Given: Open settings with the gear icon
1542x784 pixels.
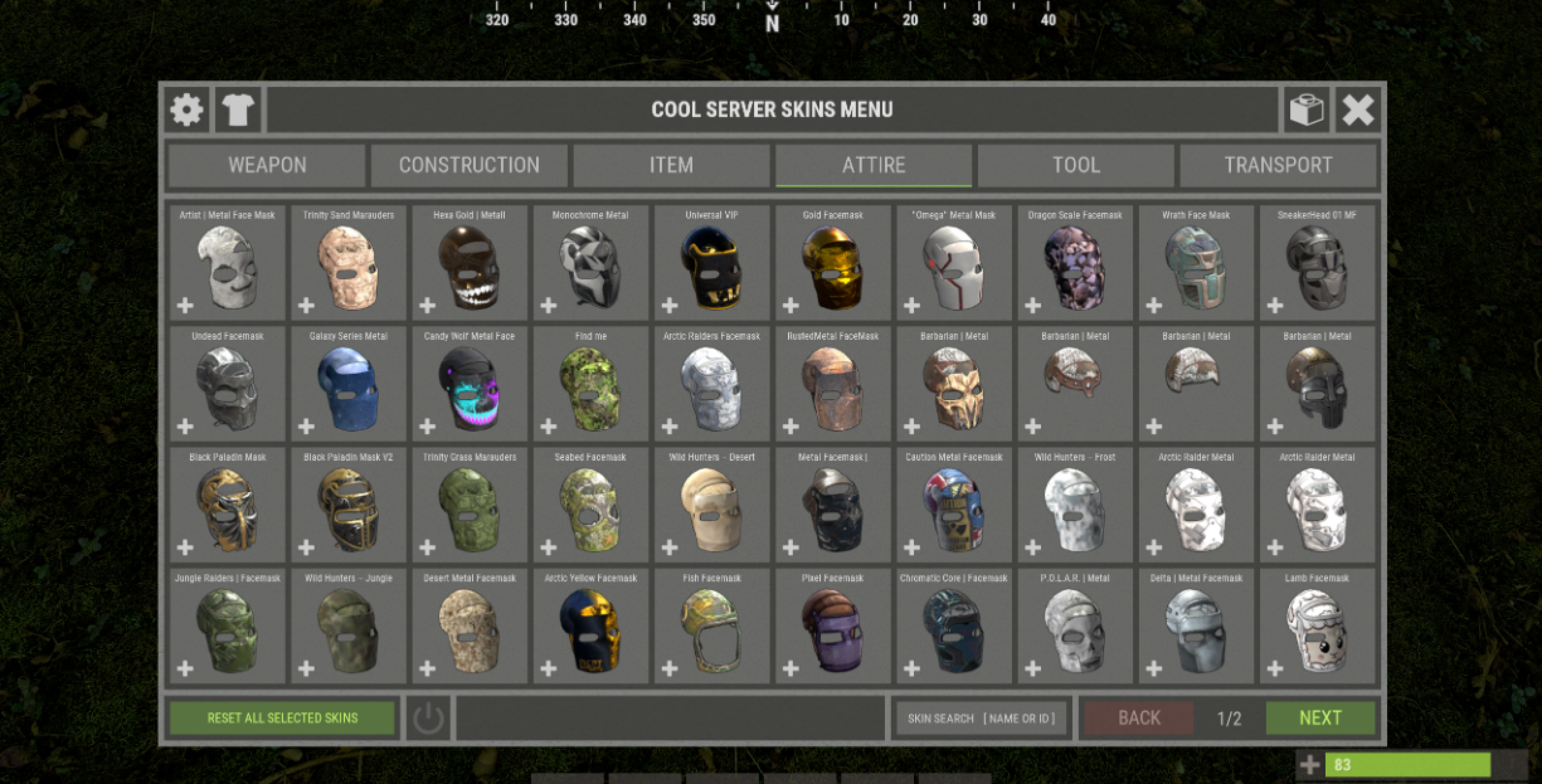Looking at the screenshot, I should 186,109.
